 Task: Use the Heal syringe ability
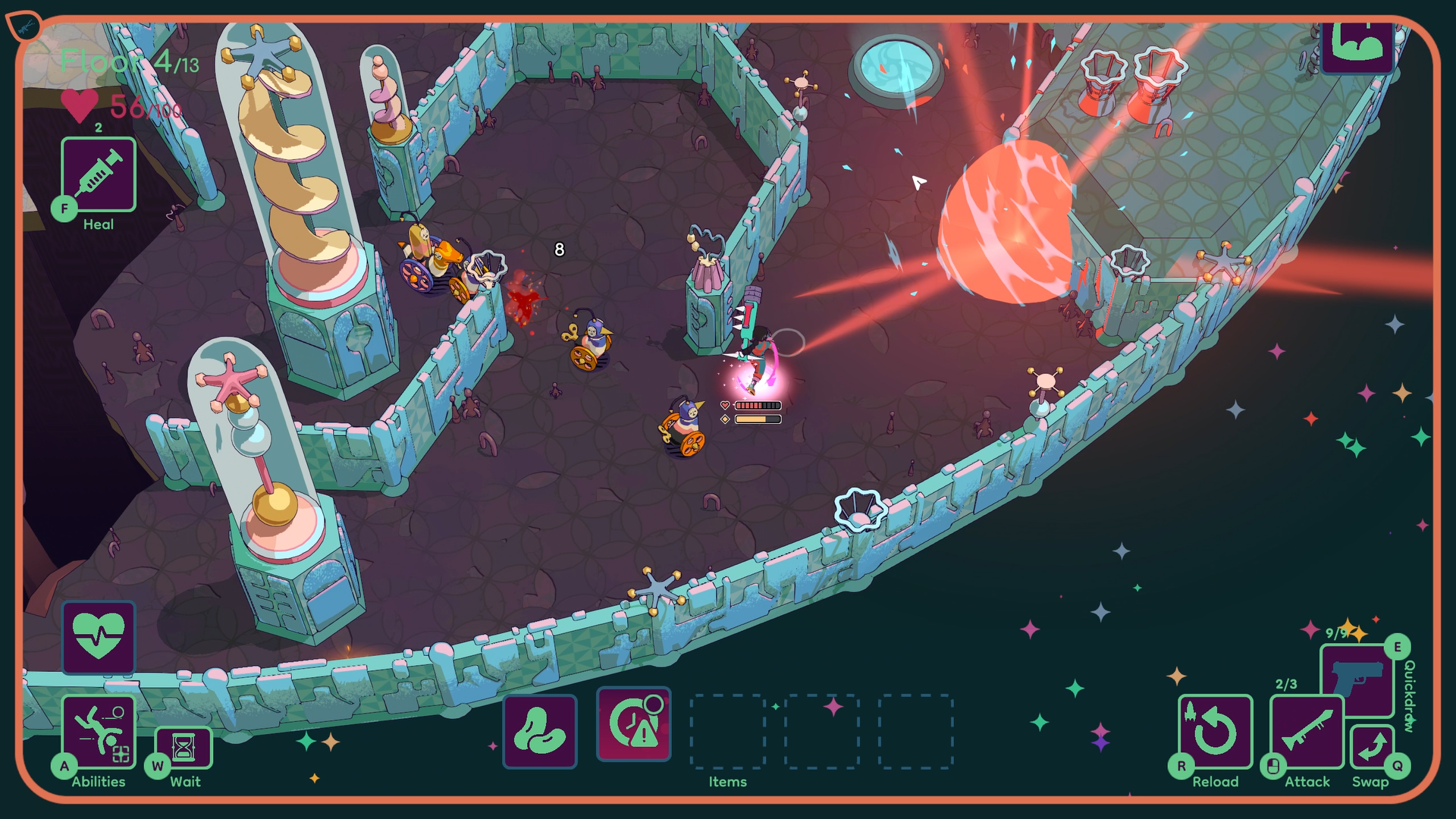click(x=99, y=175)
